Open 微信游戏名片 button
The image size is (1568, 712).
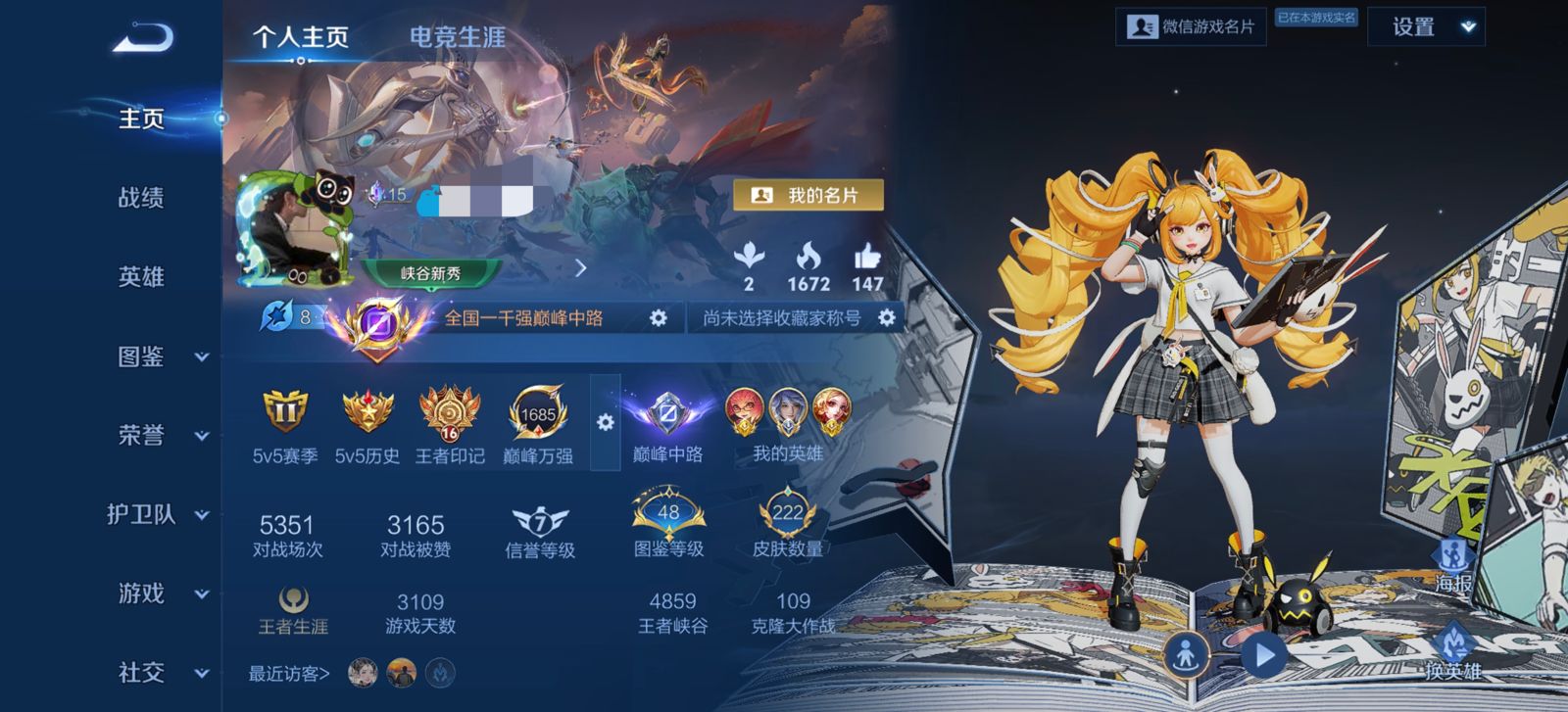(1191, 27)
